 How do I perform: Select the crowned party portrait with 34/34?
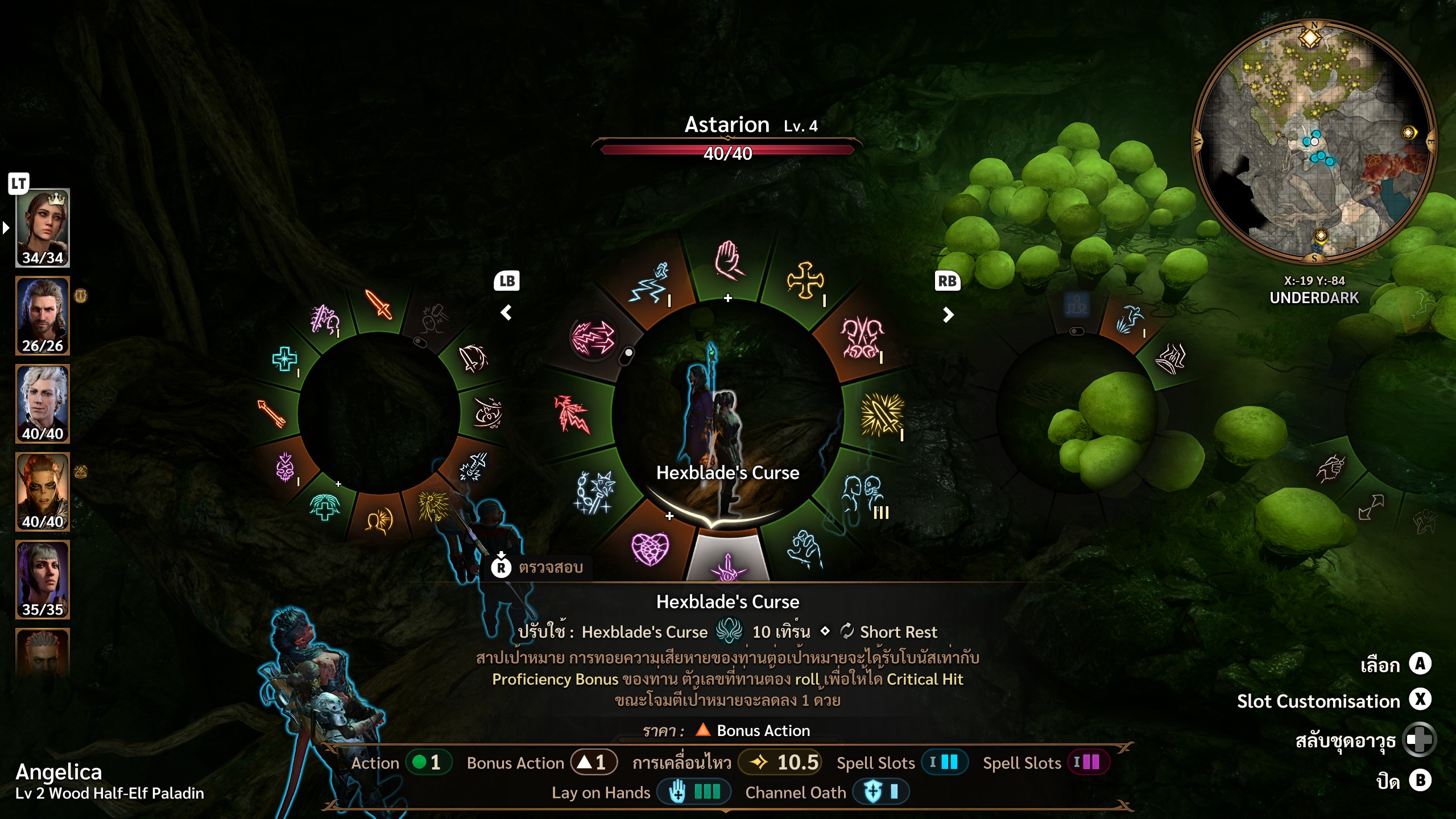click(x=43, y=228)
